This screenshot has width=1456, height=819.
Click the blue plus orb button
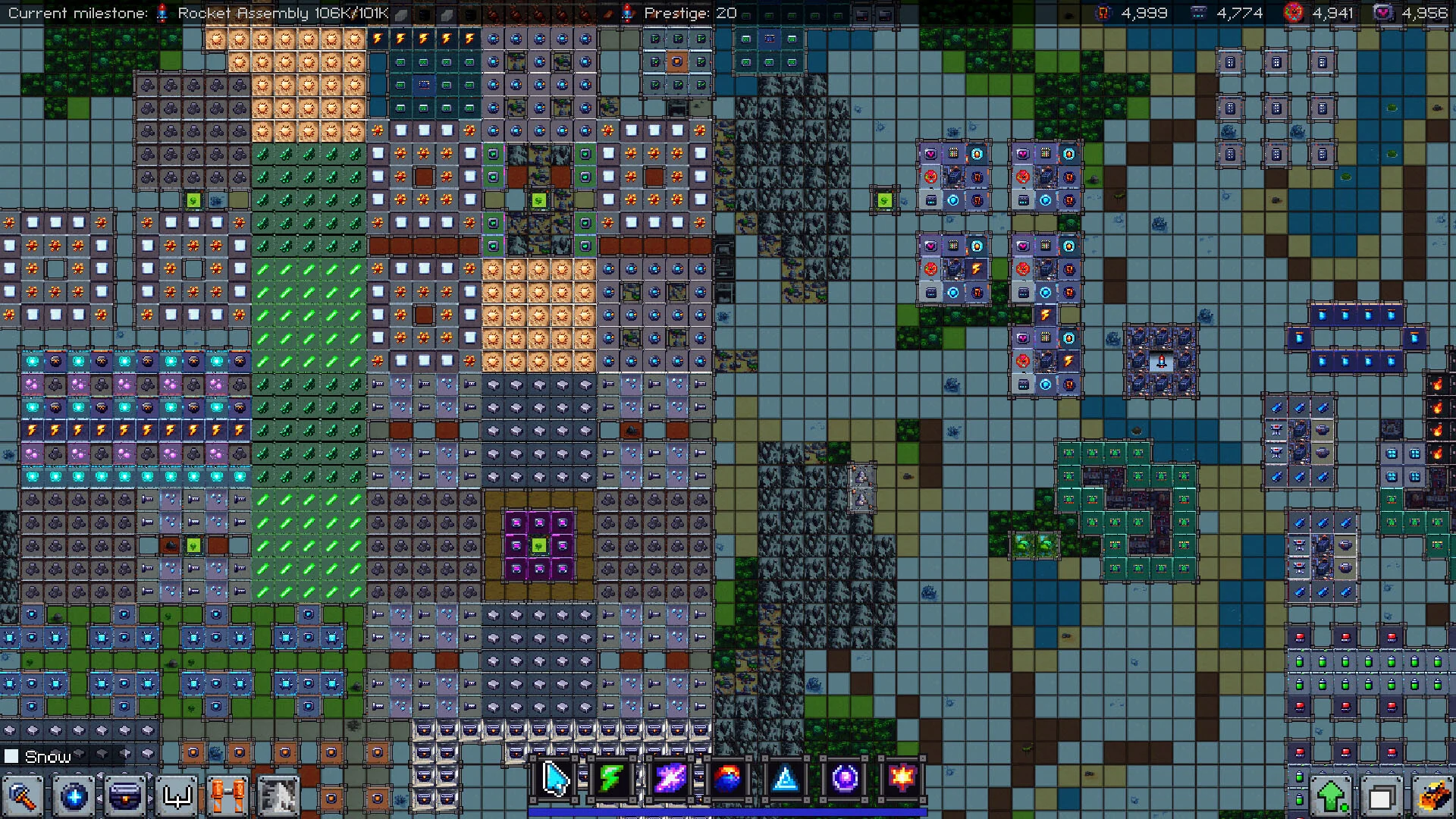click(x=74, y=797)
